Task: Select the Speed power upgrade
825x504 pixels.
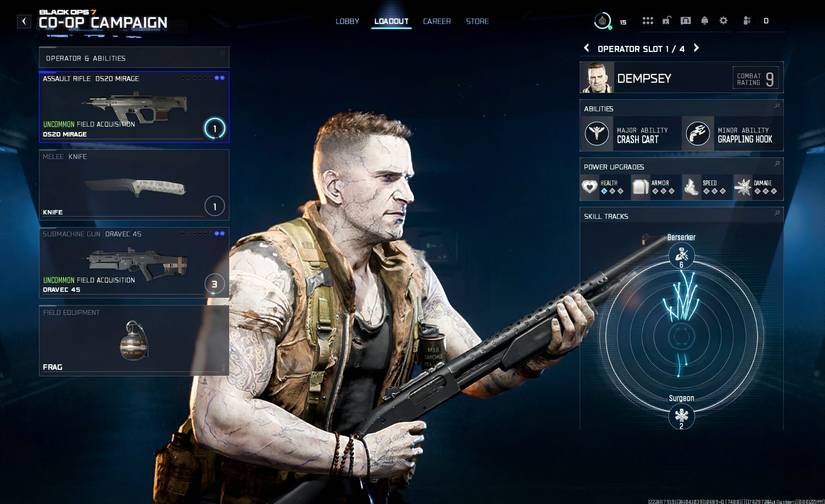Action: pos(705,186)
